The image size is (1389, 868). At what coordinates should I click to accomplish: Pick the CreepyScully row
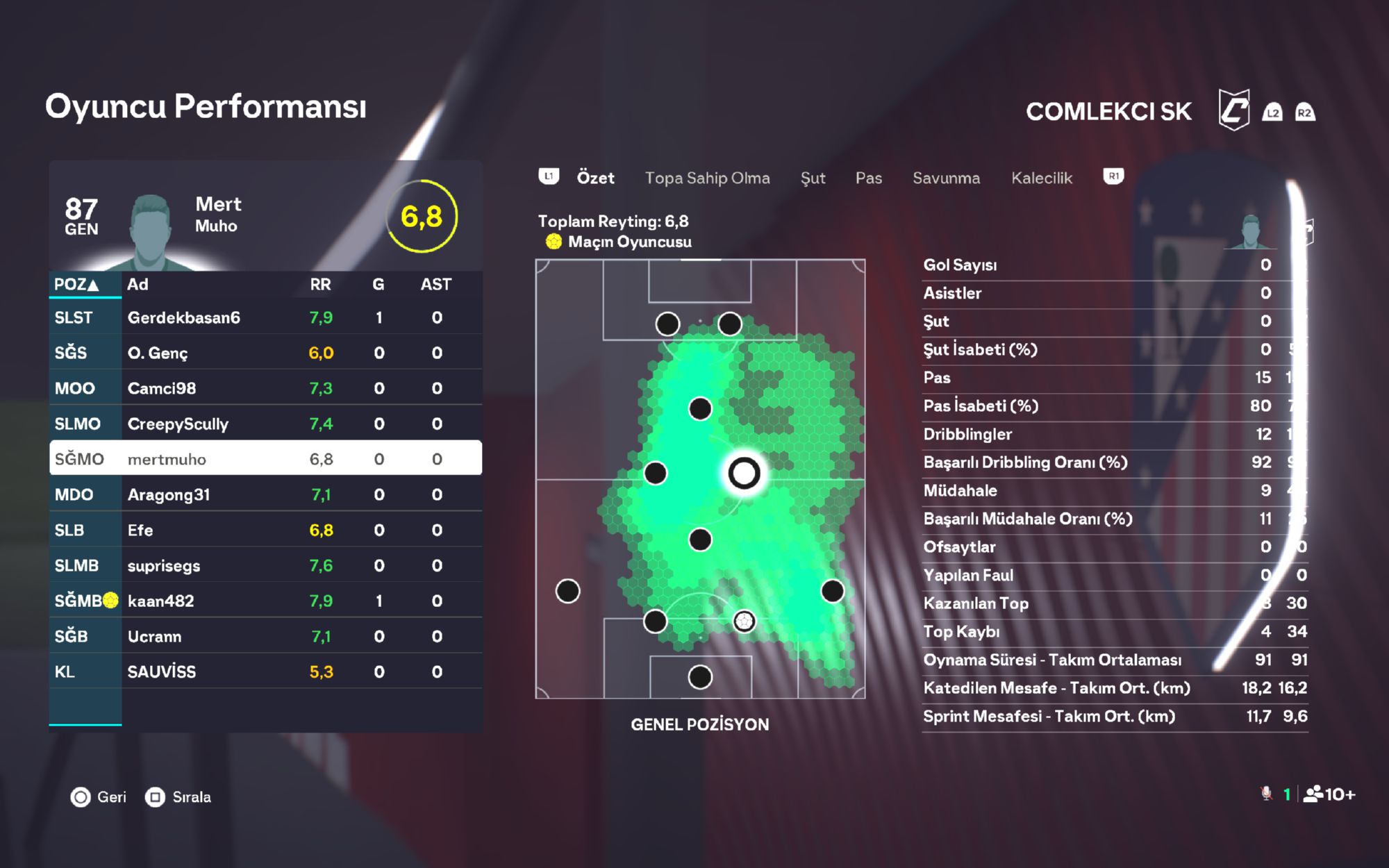265,424
